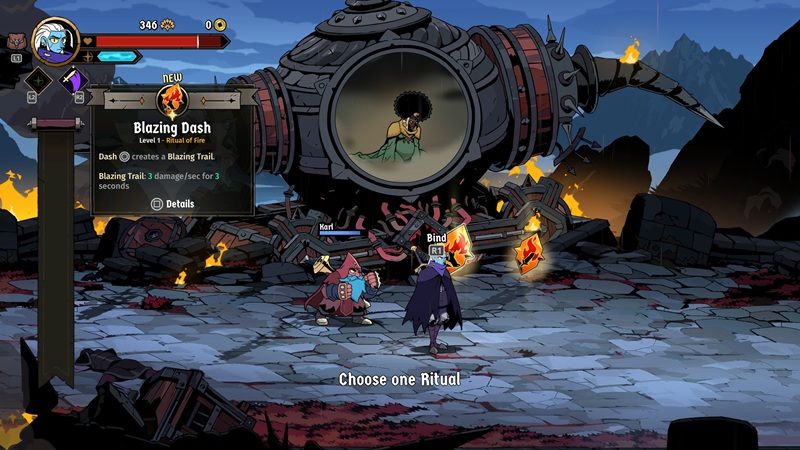The image size is (800, 450).
Task: Select the bear companion icon
Action: (16, 42)
